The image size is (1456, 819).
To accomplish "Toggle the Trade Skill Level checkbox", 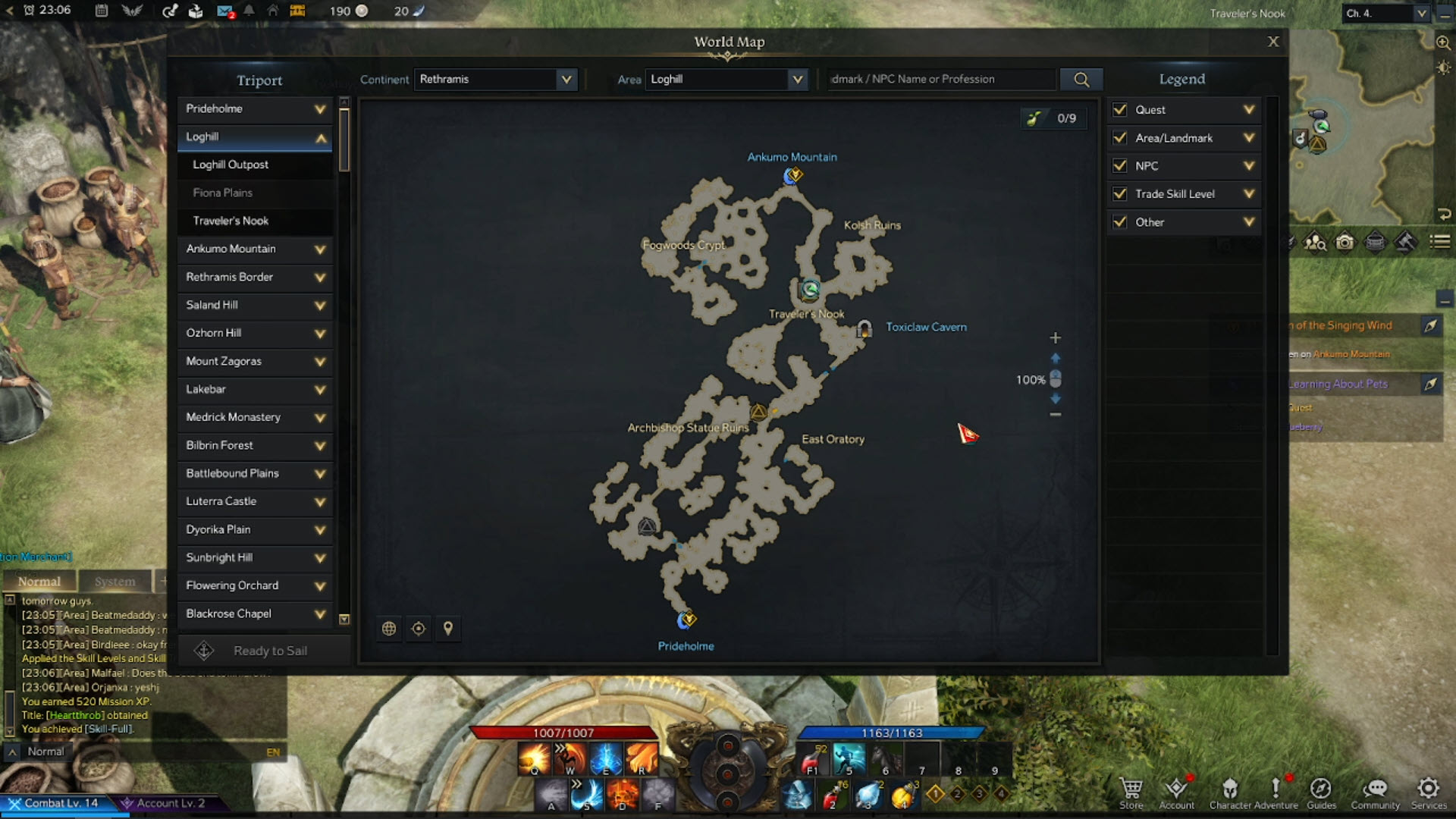I will coord(1120,194).
